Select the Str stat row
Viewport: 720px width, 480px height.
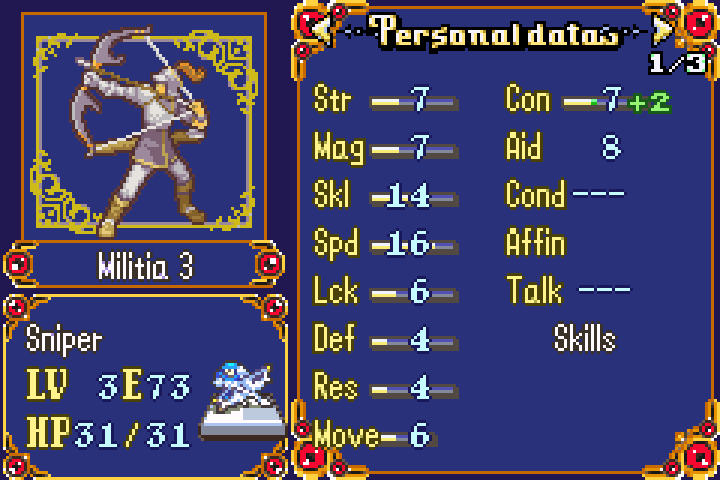tap(385, 100)
